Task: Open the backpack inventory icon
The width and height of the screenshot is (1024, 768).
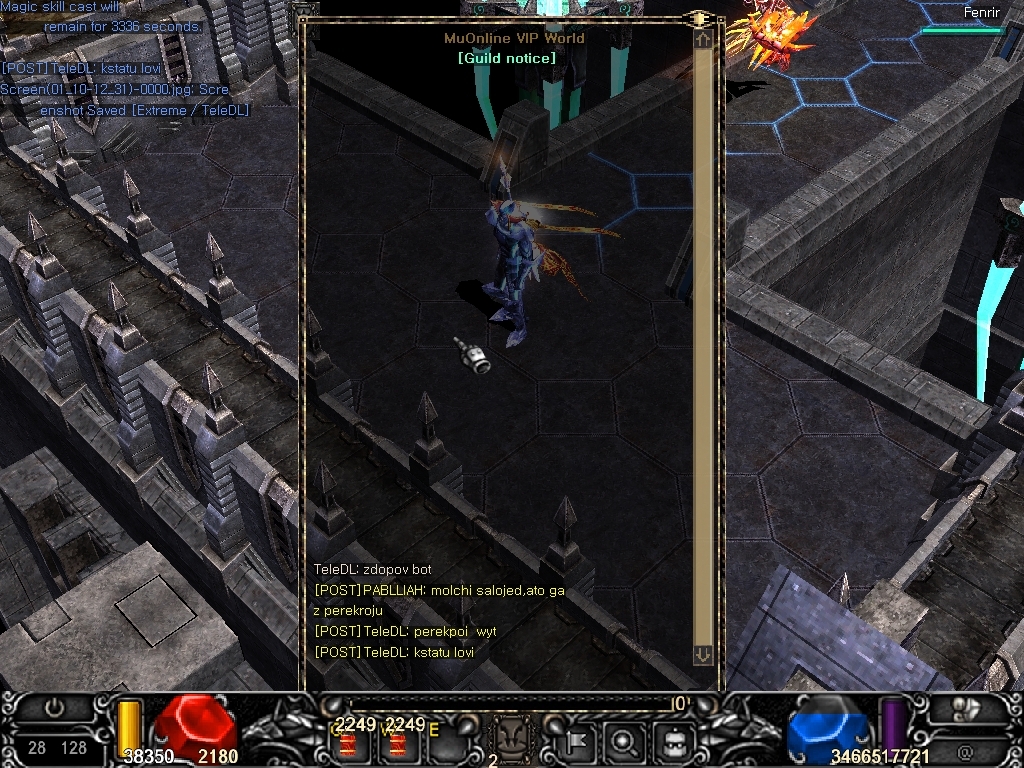Action: click(x=673, y=742)
